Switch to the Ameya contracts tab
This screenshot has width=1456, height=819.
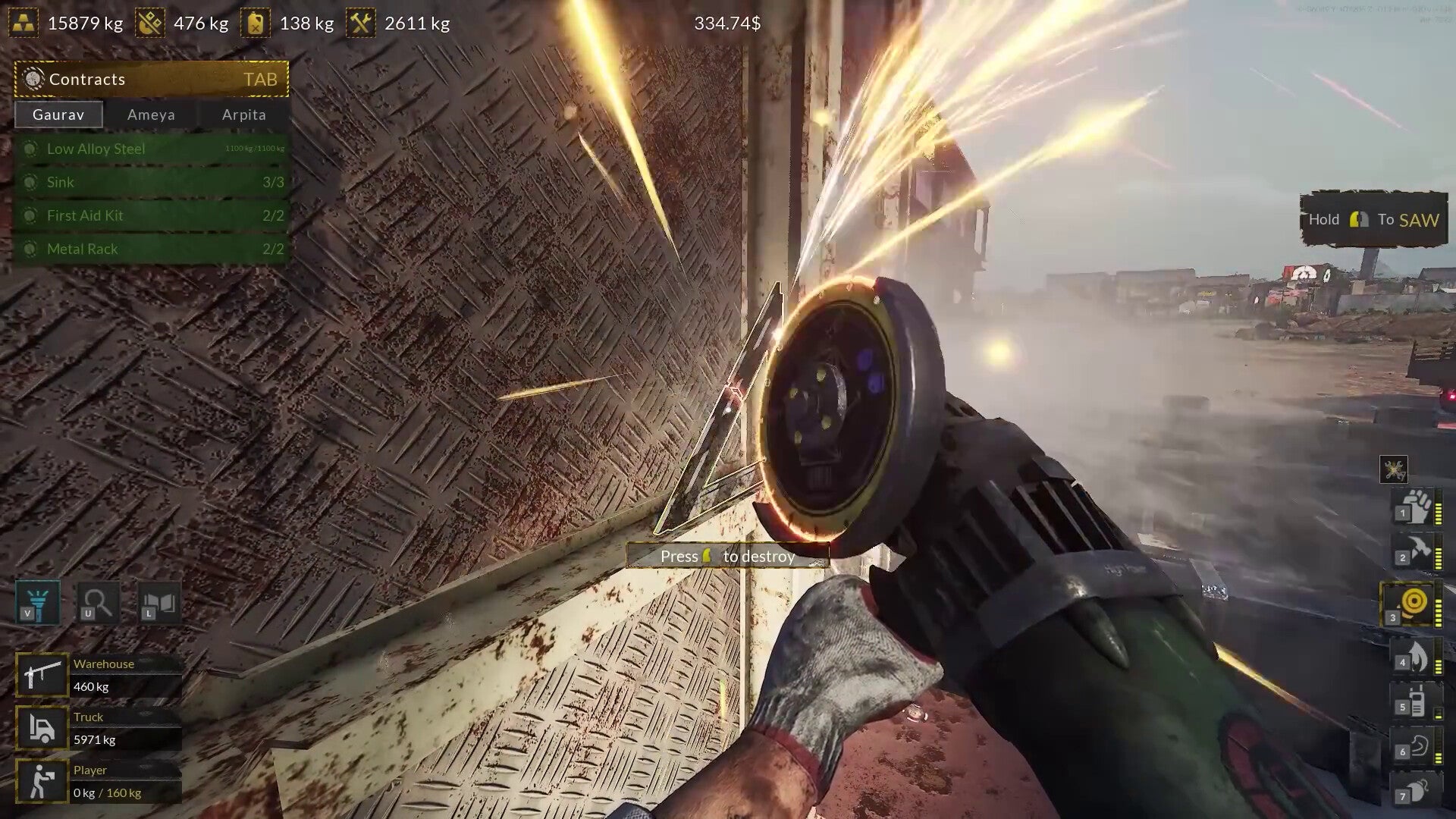pyautogui.click(x=151, y=115)
